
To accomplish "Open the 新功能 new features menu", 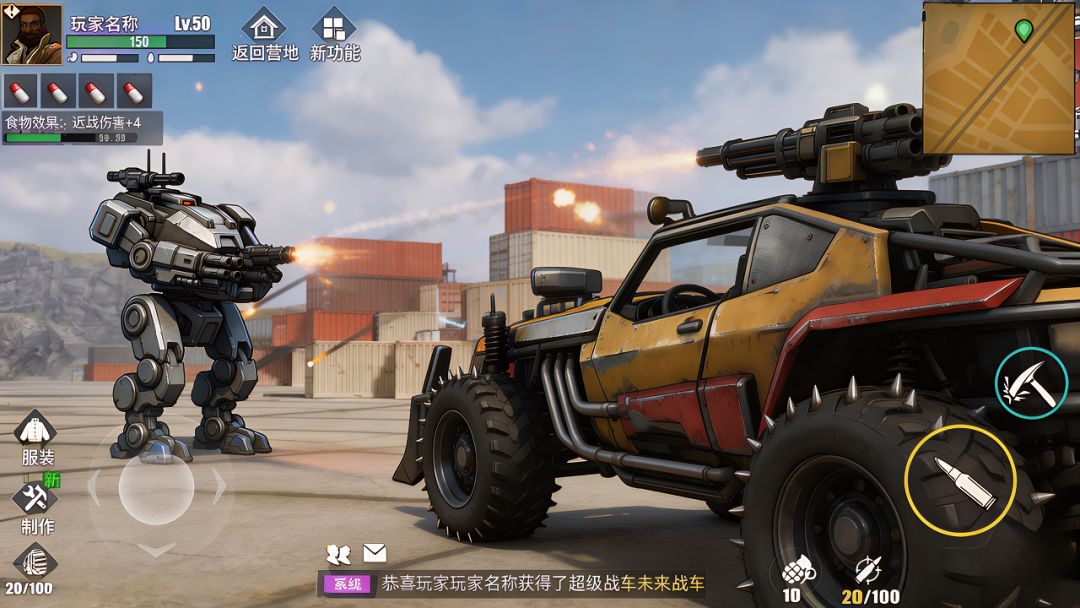I will point(334,34).
